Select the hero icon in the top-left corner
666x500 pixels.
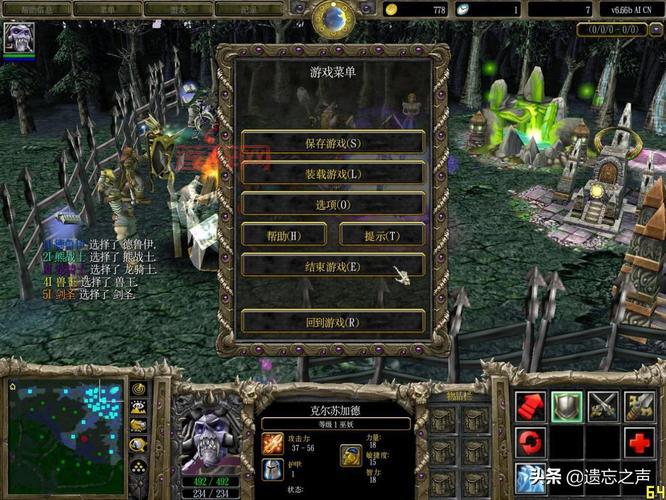point(19,37)
